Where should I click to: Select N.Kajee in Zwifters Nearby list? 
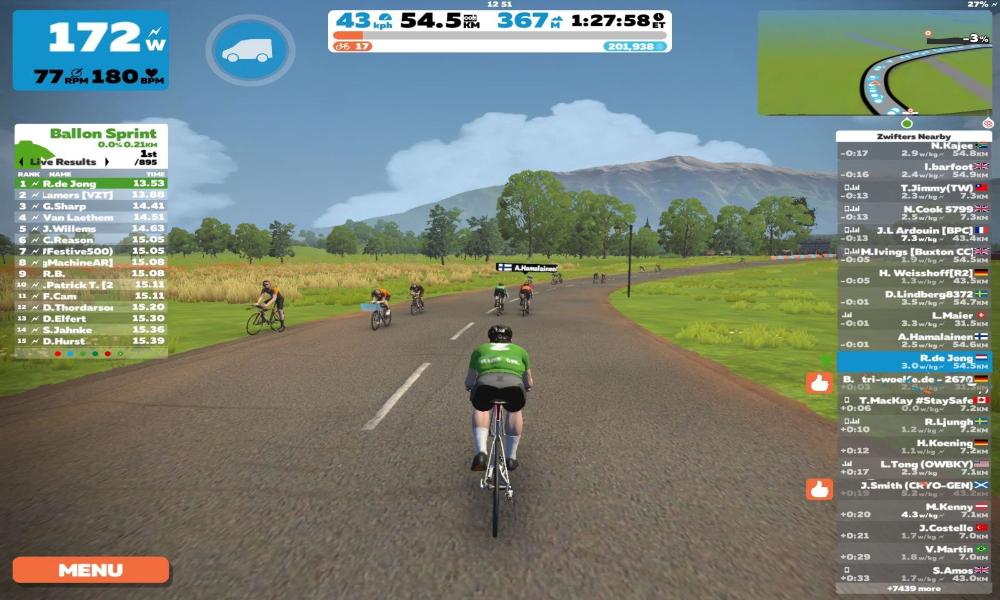pos(913,149)
